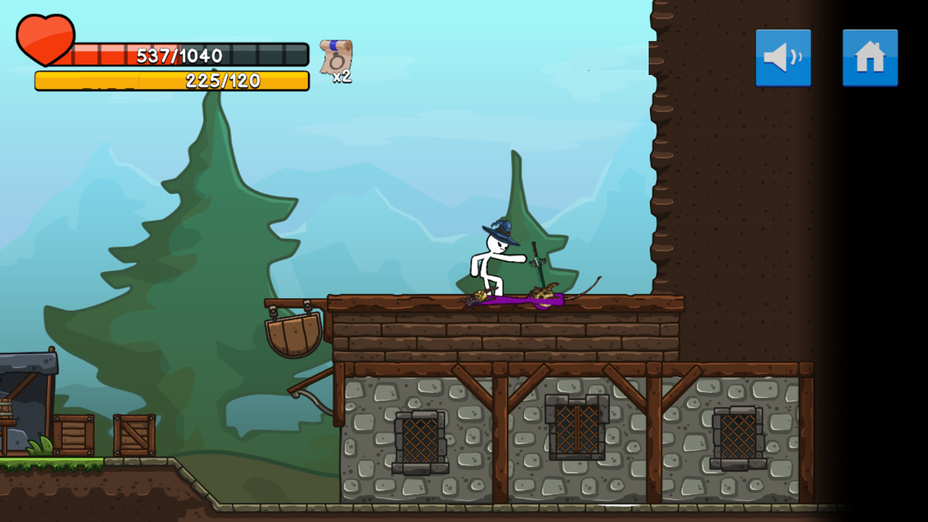
Task: Return to the home menu
Action: pyautogui.click(x=869, y=58)
